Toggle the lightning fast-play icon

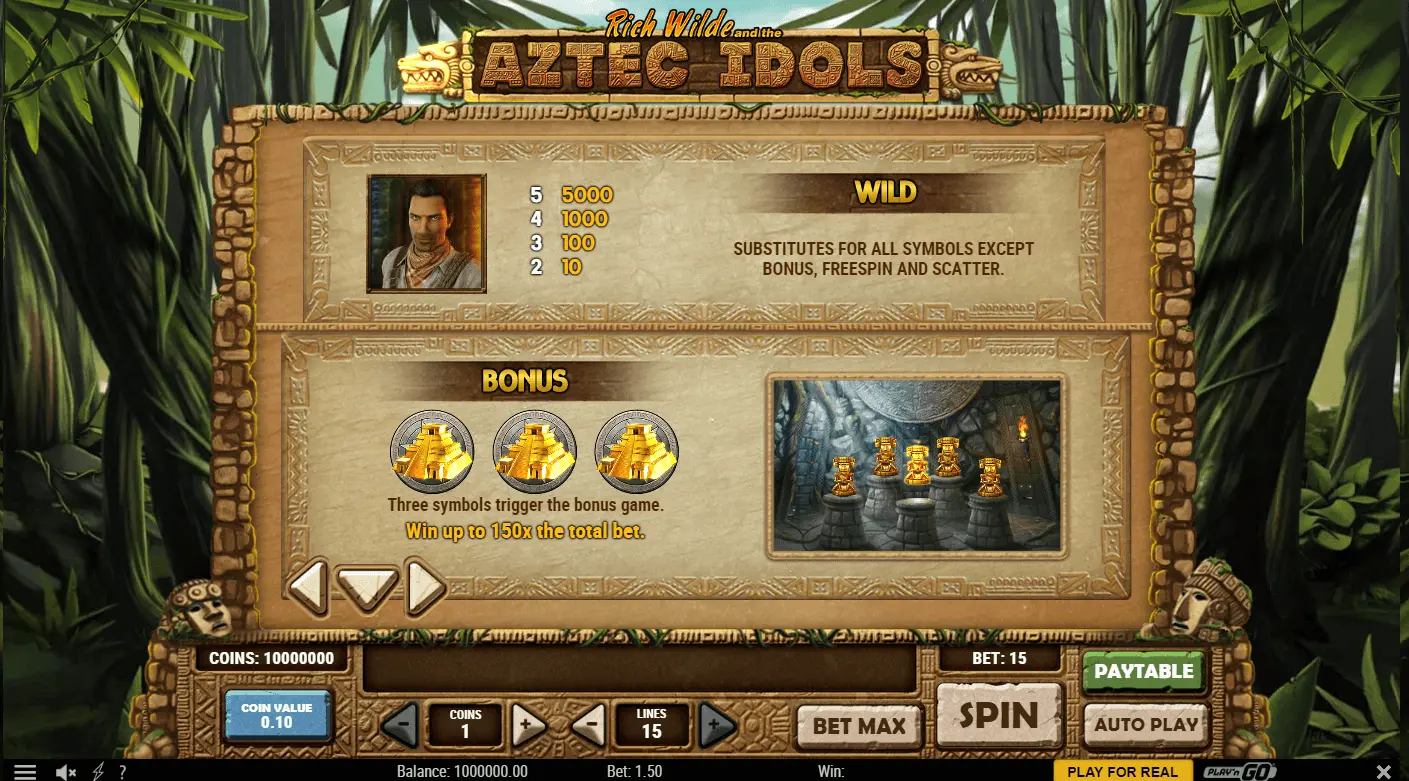pyautogui.click(x=98, y=771)
